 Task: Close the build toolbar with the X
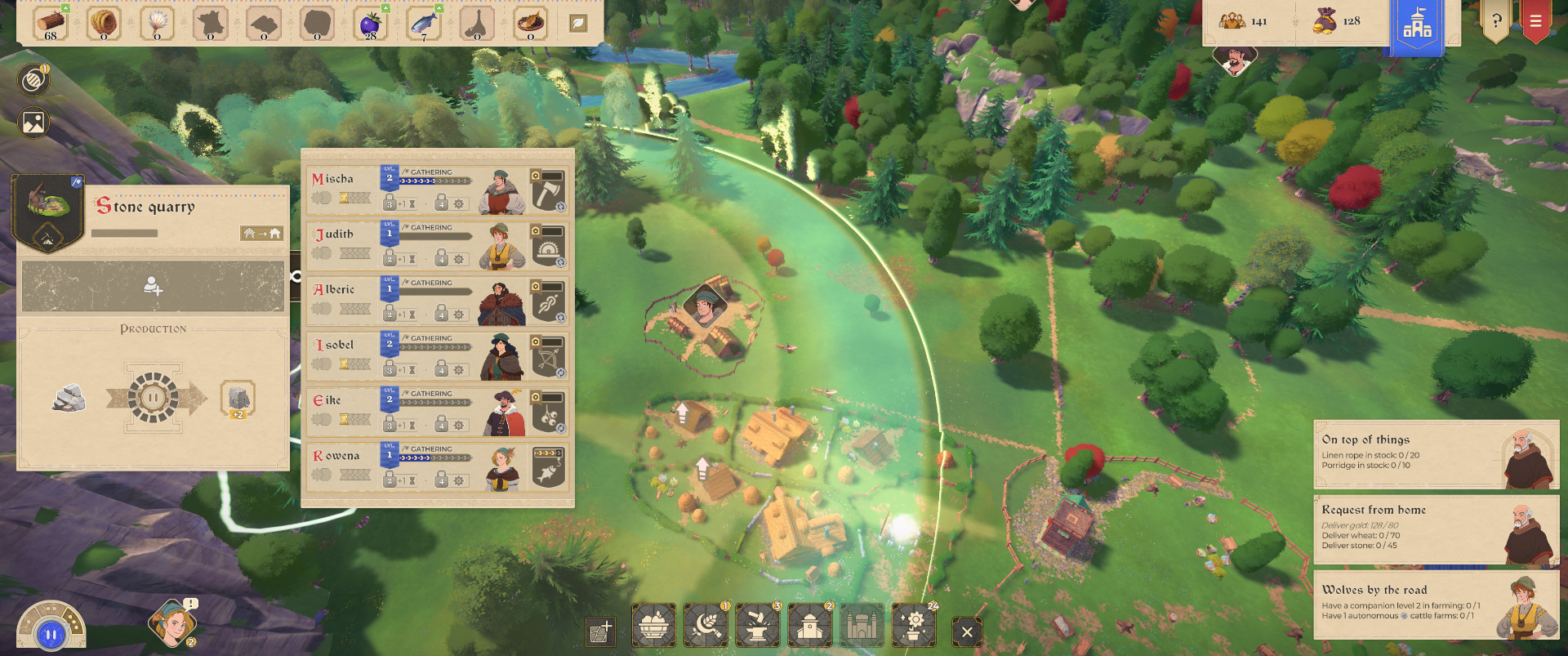tap(967, 631)
